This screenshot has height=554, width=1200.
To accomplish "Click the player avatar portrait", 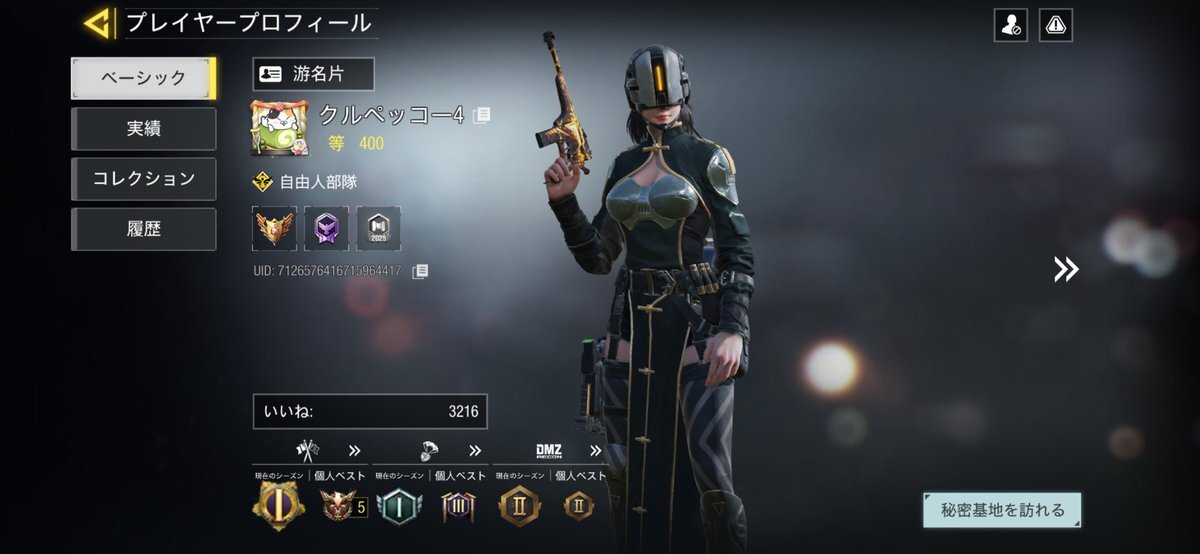I will [x=279, y=128].
